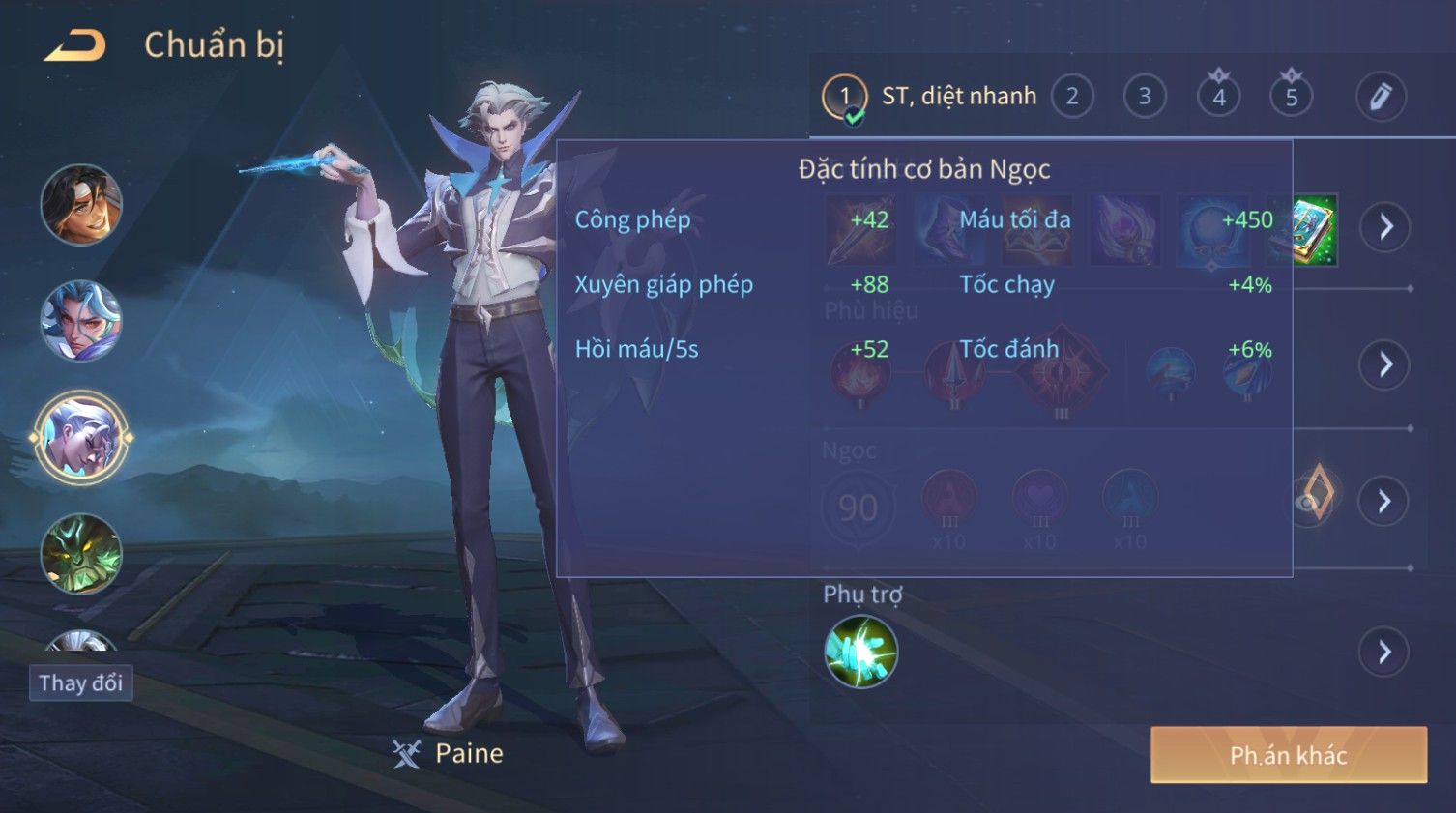
Task: Toggle the orange eye rune details icon
Action: point(1314,496)
